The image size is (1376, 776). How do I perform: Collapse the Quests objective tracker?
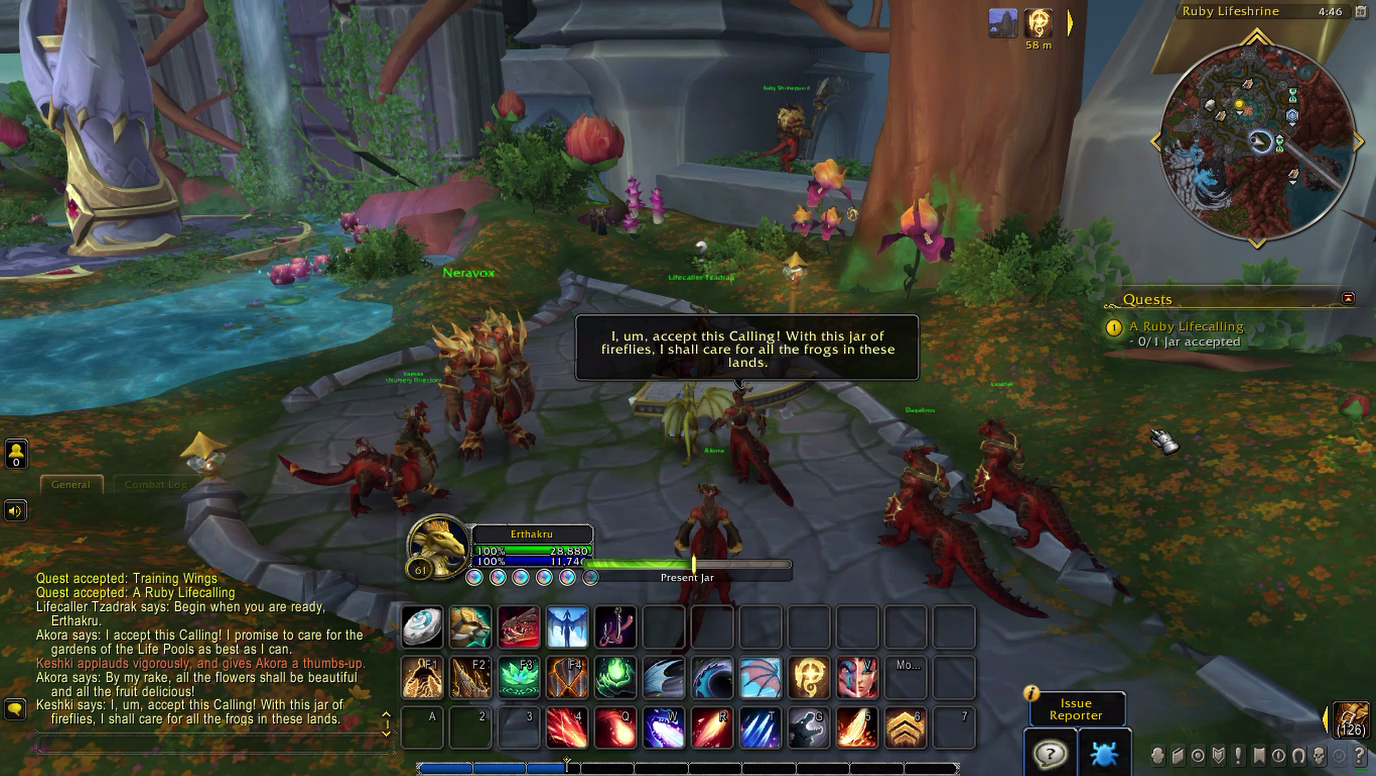click(1348, 298)
